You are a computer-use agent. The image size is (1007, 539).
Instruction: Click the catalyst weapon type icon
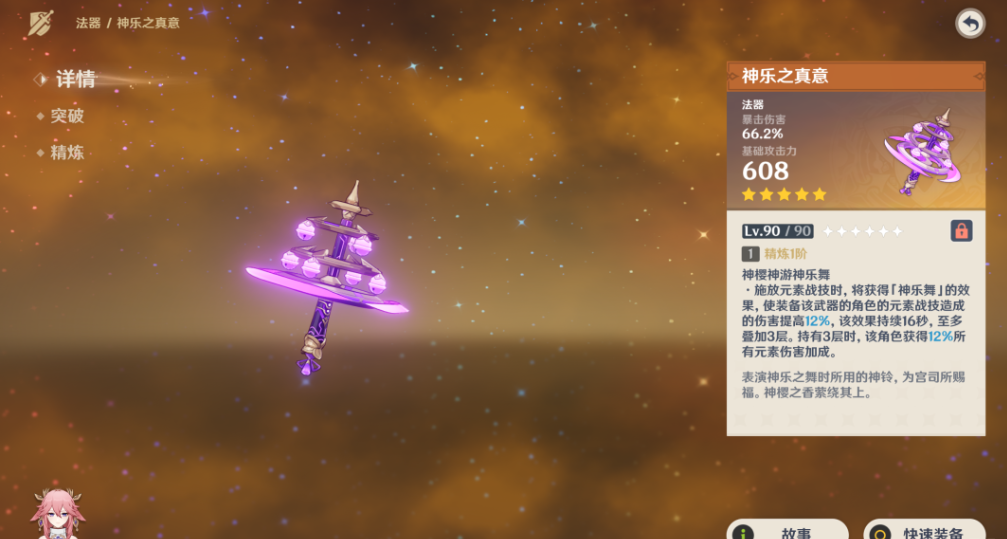(40, 22)
